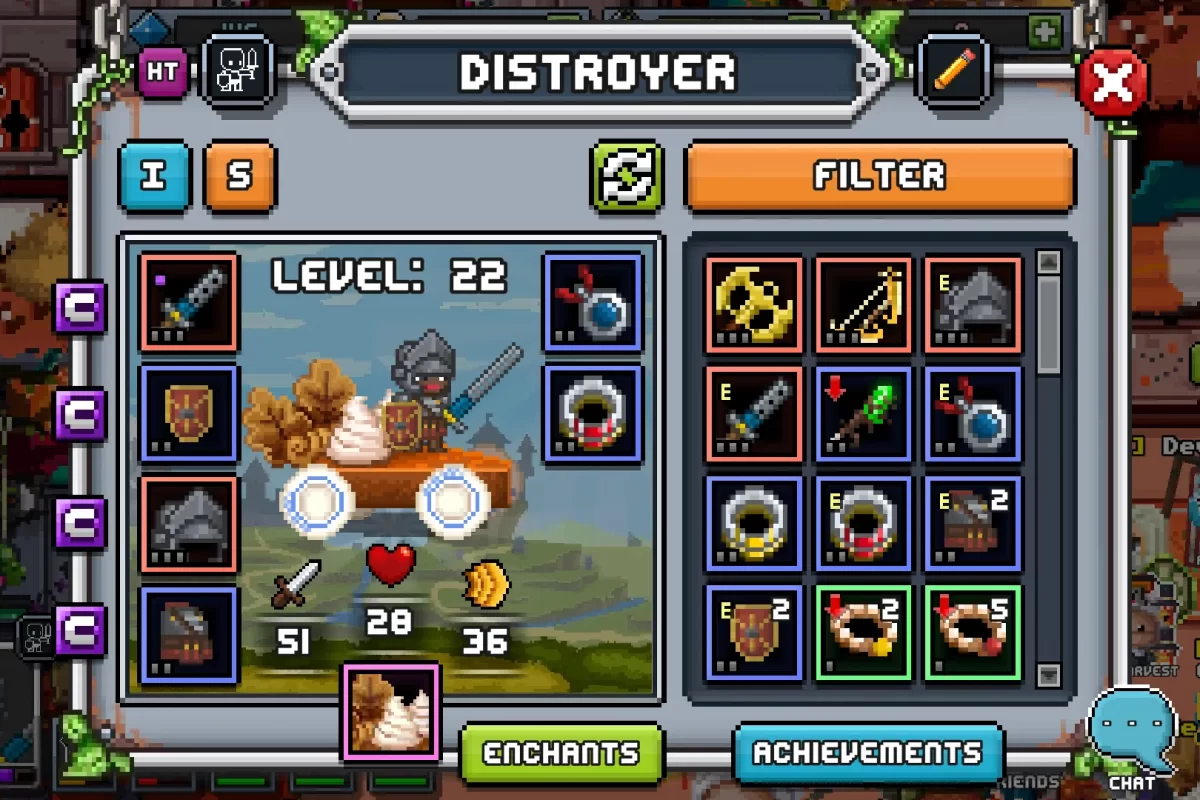View the Achievements screen
This screenshot has width=1200, height=800.
(x=868, y=753)
